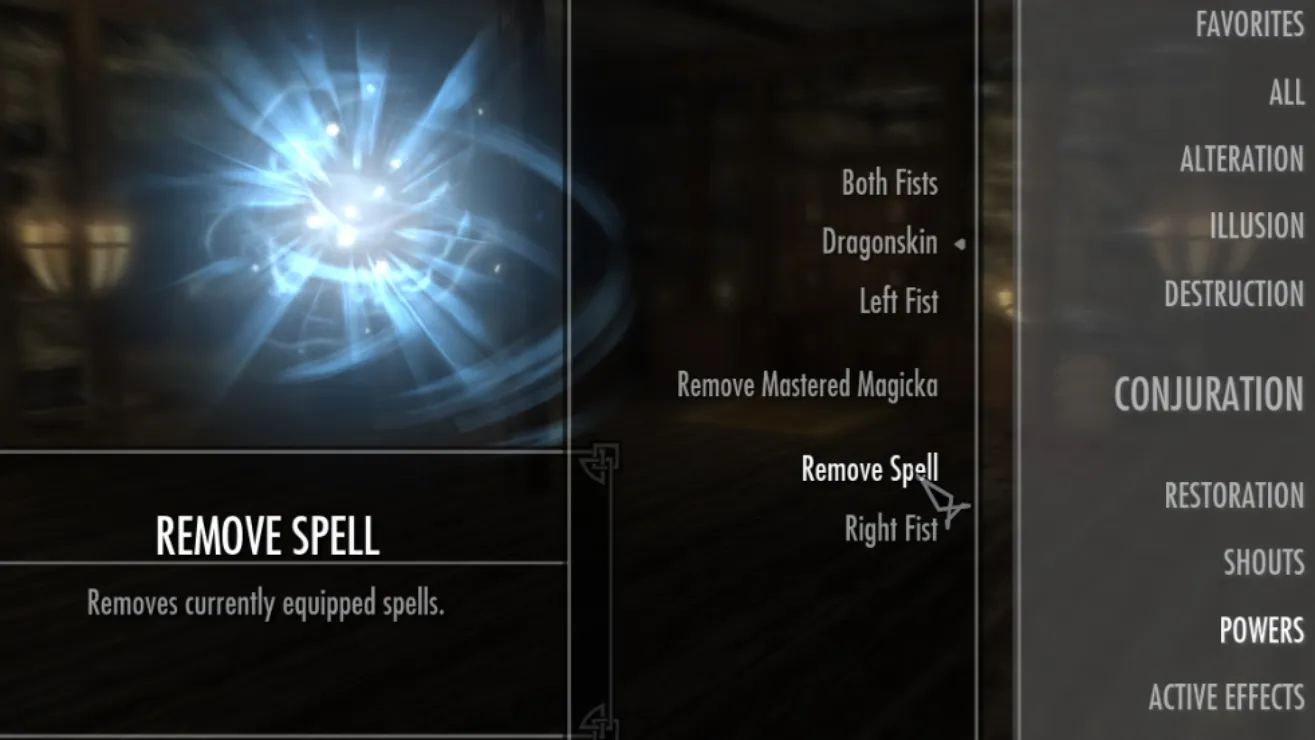Switch to Restoration spells

1233,495
